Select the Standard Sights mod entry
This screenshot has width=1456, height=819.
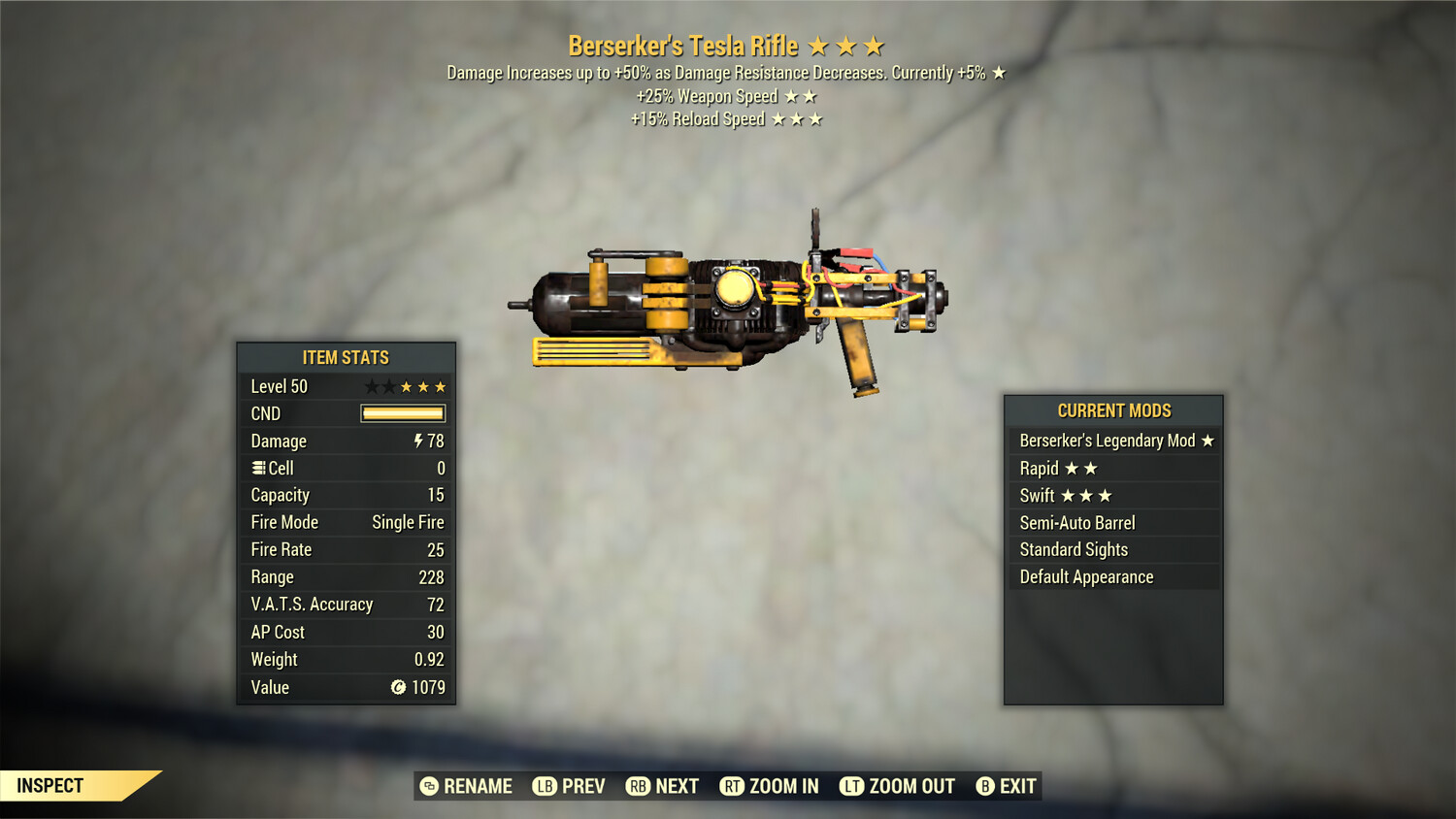[1073, 549]
